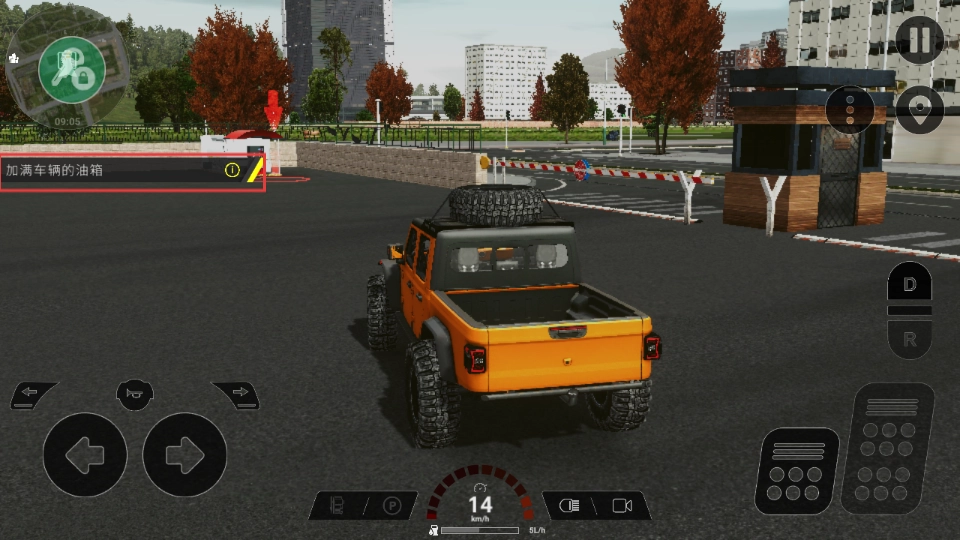This screenshot has height=540, width=960.
Task: Toggle the parking brake P icon
Action: click(x=392, y=506)
